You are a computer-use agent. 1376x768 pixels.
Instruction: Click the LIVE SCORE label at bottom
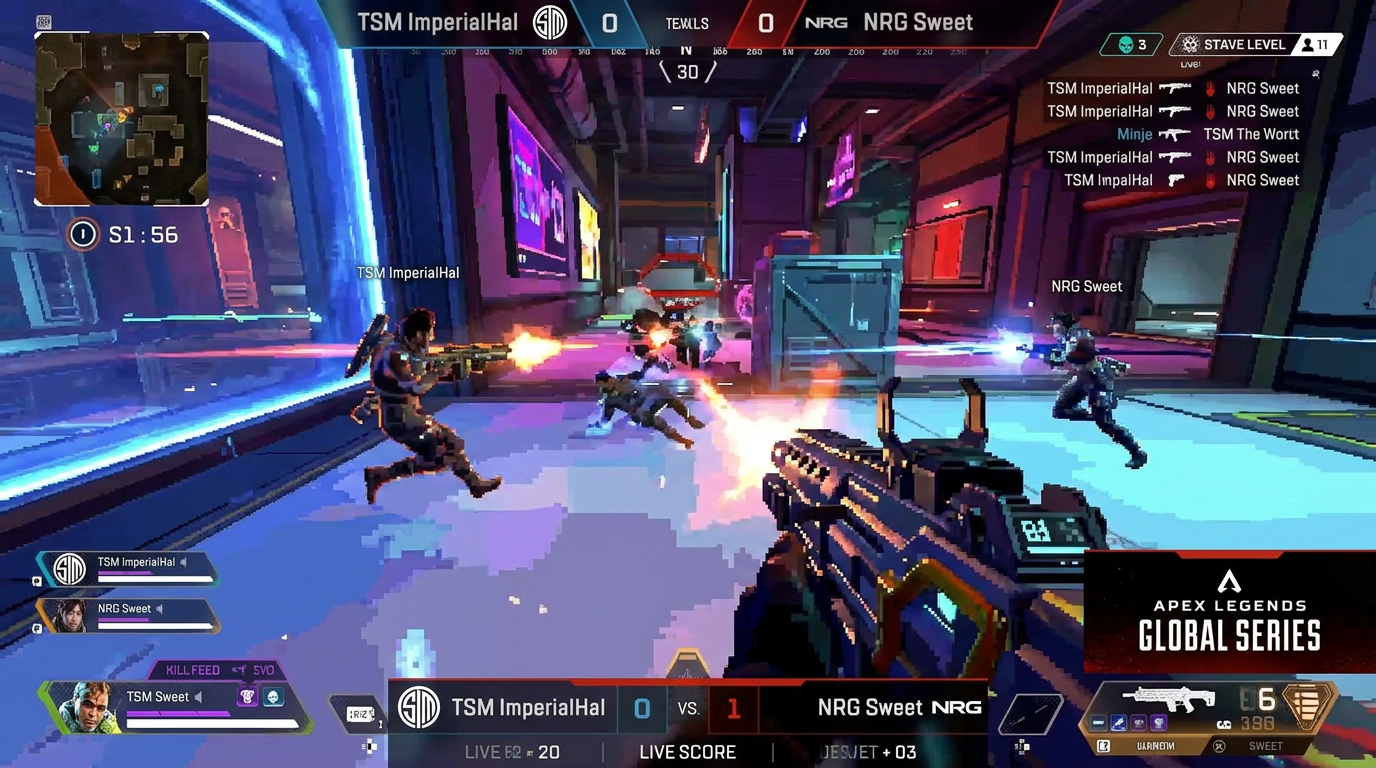[687, 752]
